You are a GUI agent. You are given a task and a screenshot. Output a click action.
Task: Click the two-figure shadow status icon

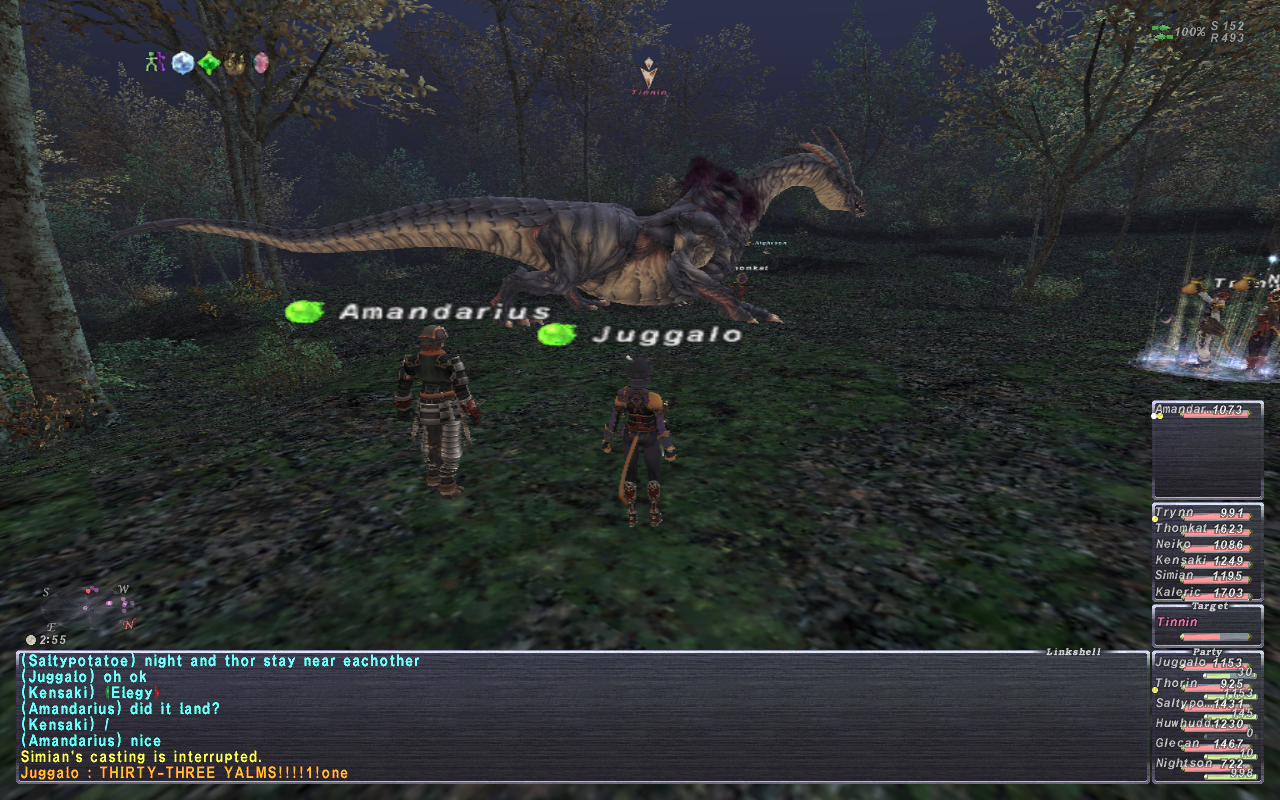tap(155, 62)
